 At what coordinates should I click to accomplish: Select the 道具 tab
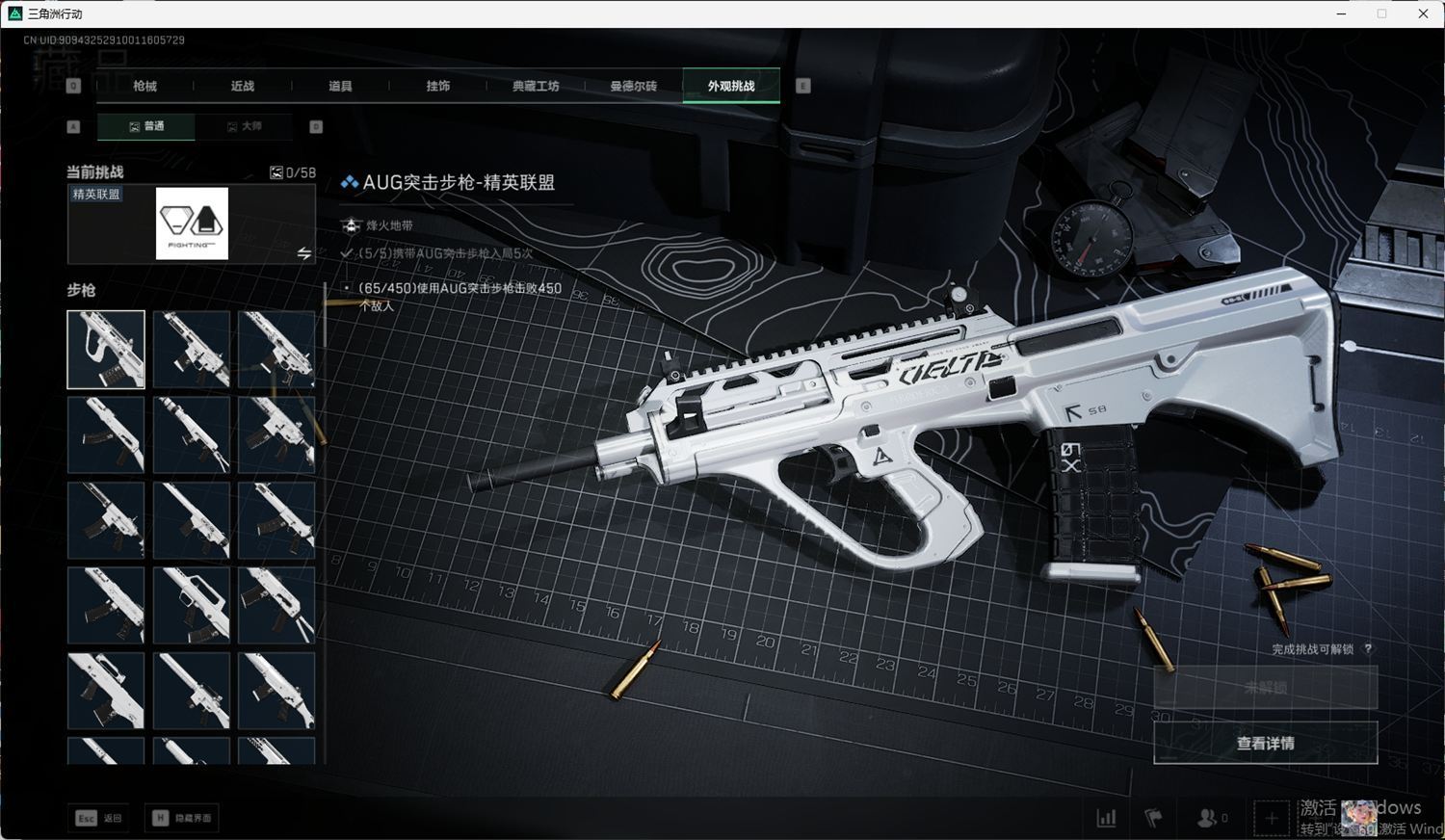[x=340, y=86]
